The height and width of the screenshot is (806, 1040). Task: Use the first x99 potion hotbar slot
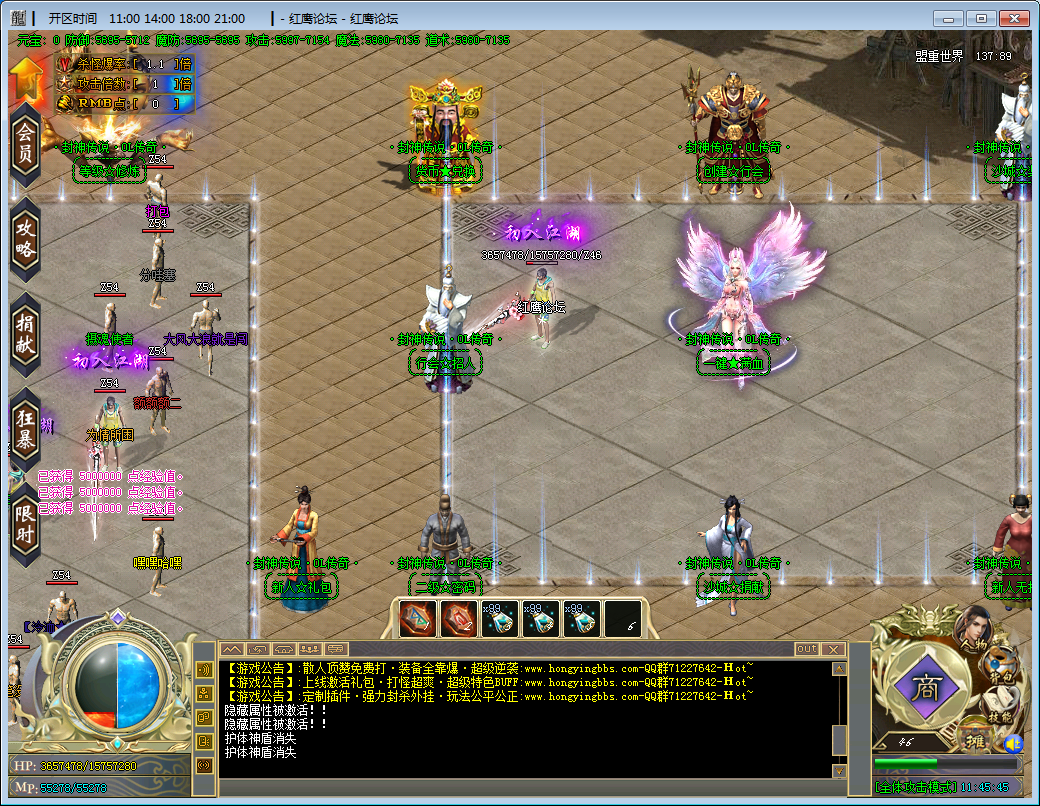coord(499,619)
